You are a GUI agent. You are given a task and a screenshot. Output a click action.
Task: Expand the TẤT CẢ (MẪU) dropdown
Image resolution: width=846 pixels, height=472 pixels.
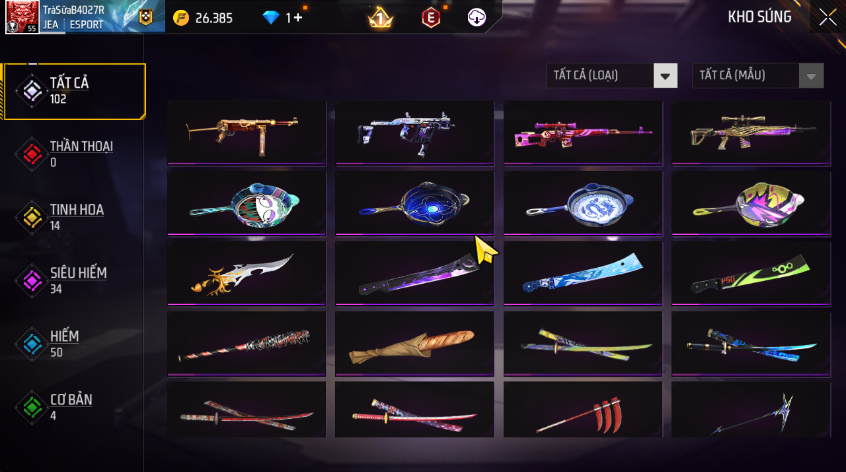pyautogui.click(x=758, y=76)
